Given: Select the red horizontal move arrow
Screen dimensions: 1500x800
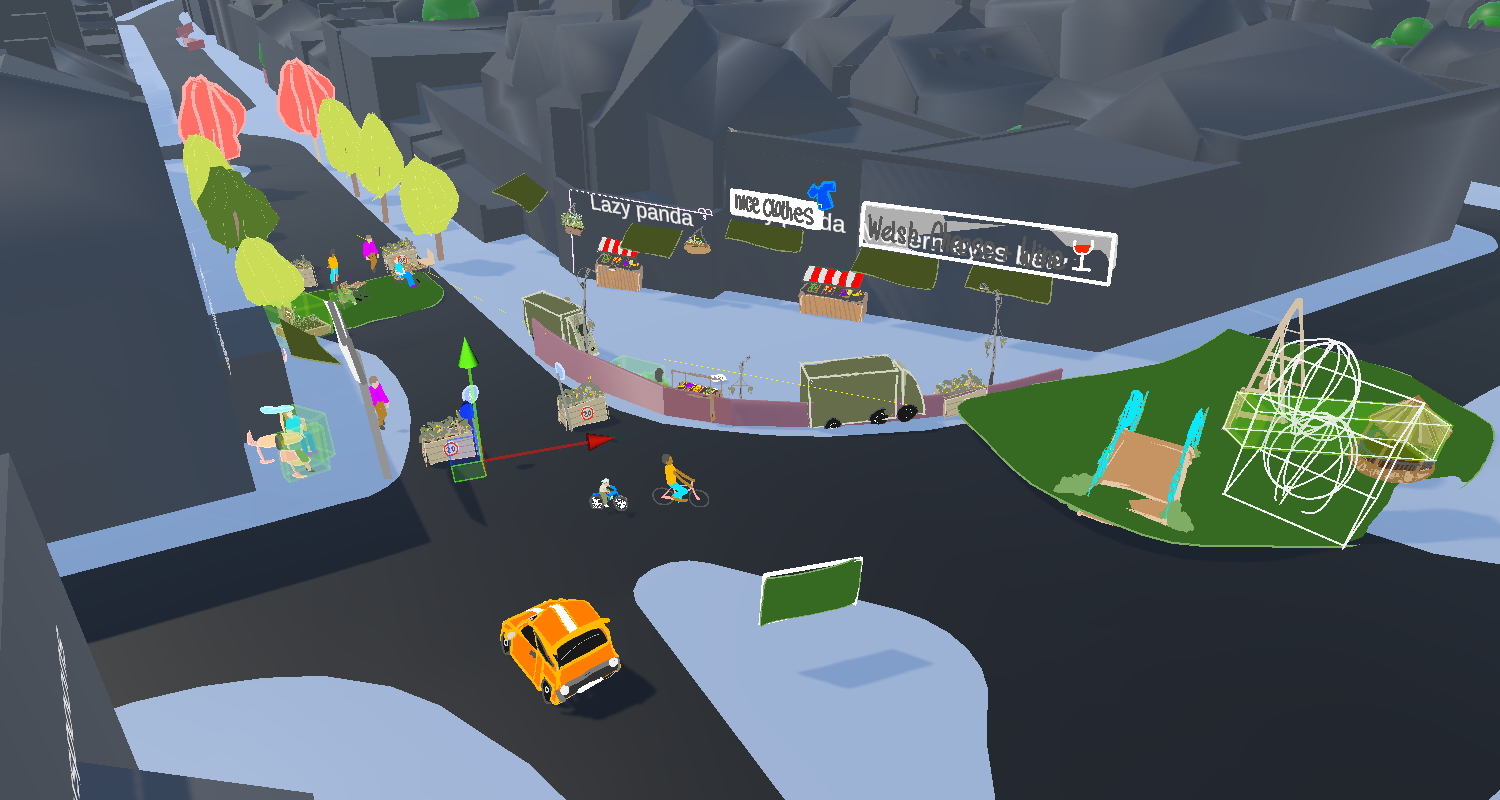Looking at the screenshot, I should [x=598, y=440].
